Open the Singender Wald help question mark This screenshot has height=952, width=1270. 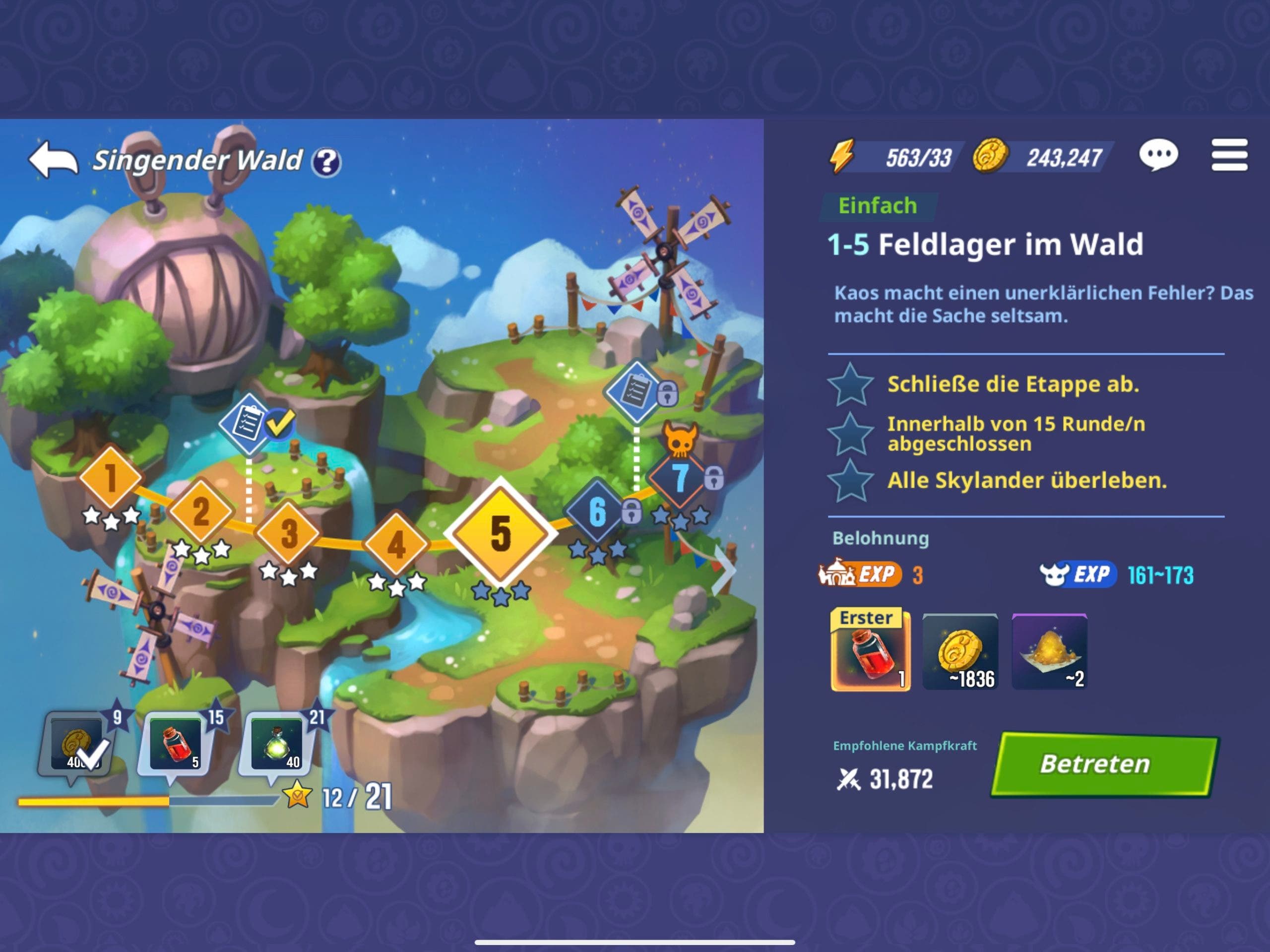(x=326, y=162)
